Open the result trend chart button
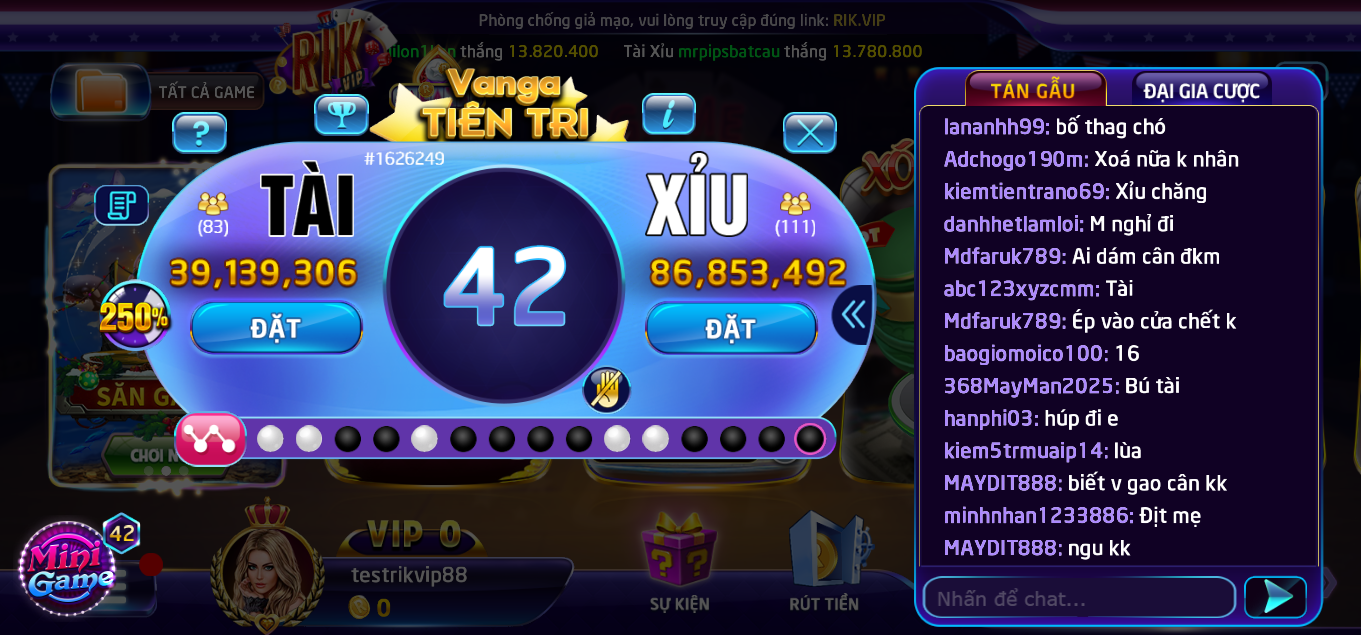The image size is (1361, 635). 210,439
